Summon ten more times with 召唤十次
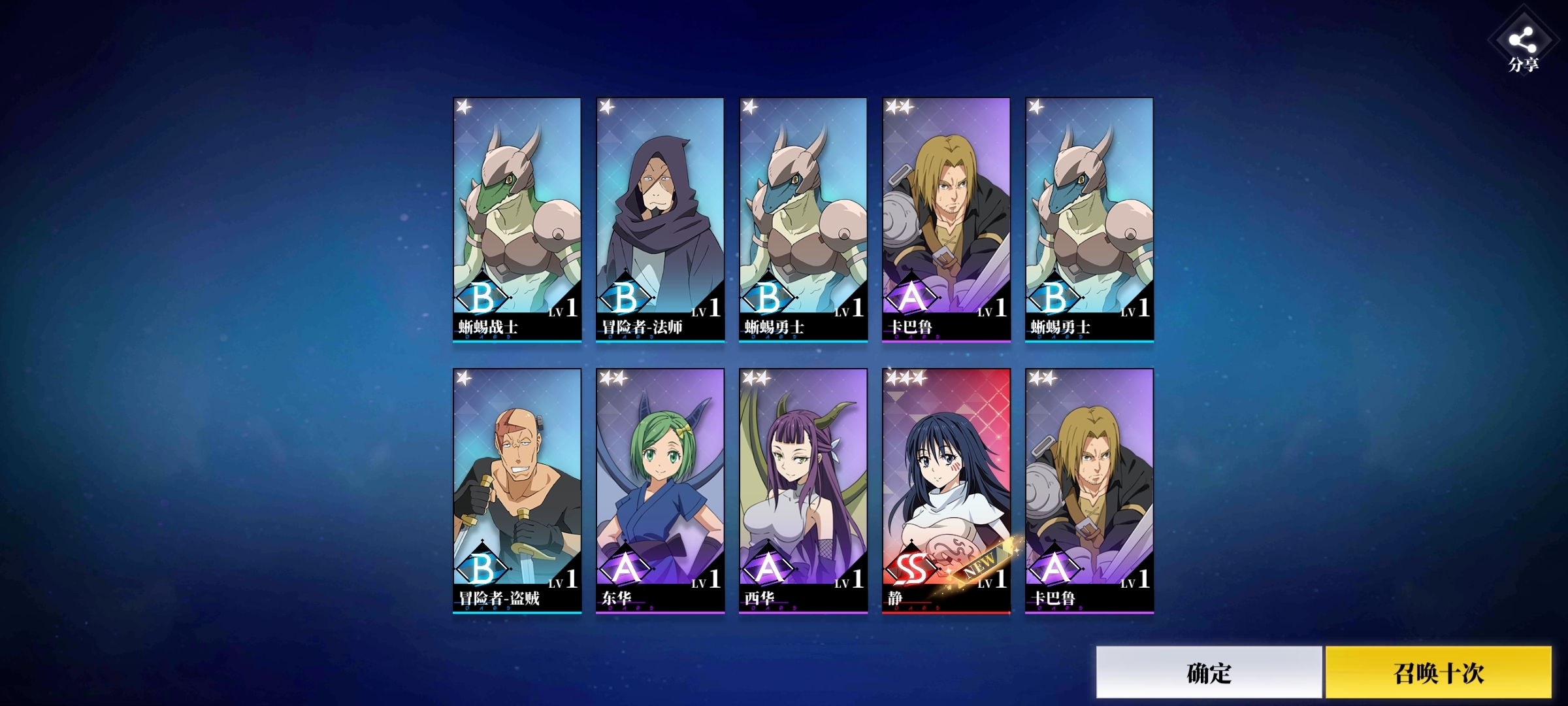 coord(1438,672)
